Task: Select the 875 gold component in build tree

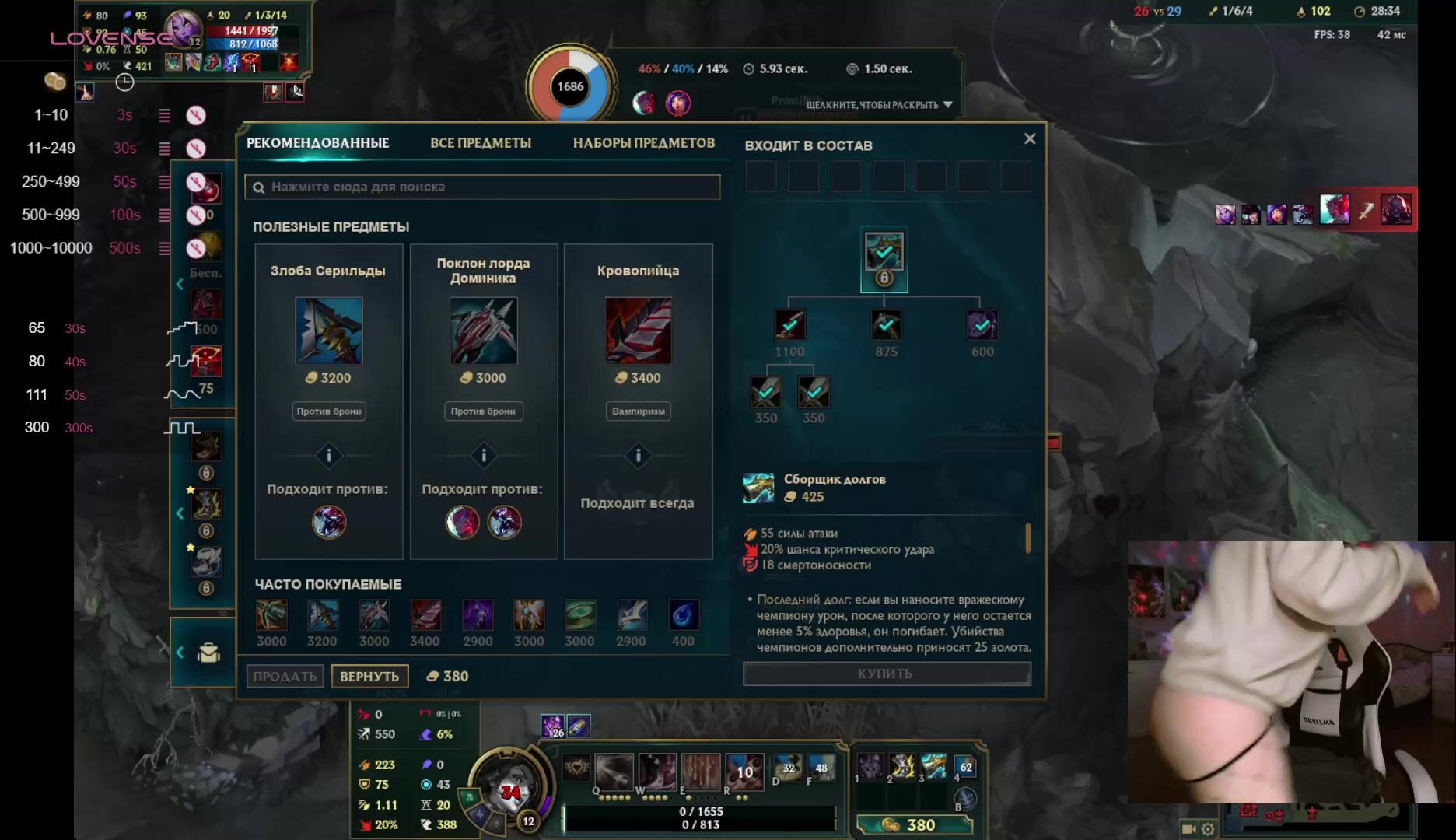Action: point(886,325)
